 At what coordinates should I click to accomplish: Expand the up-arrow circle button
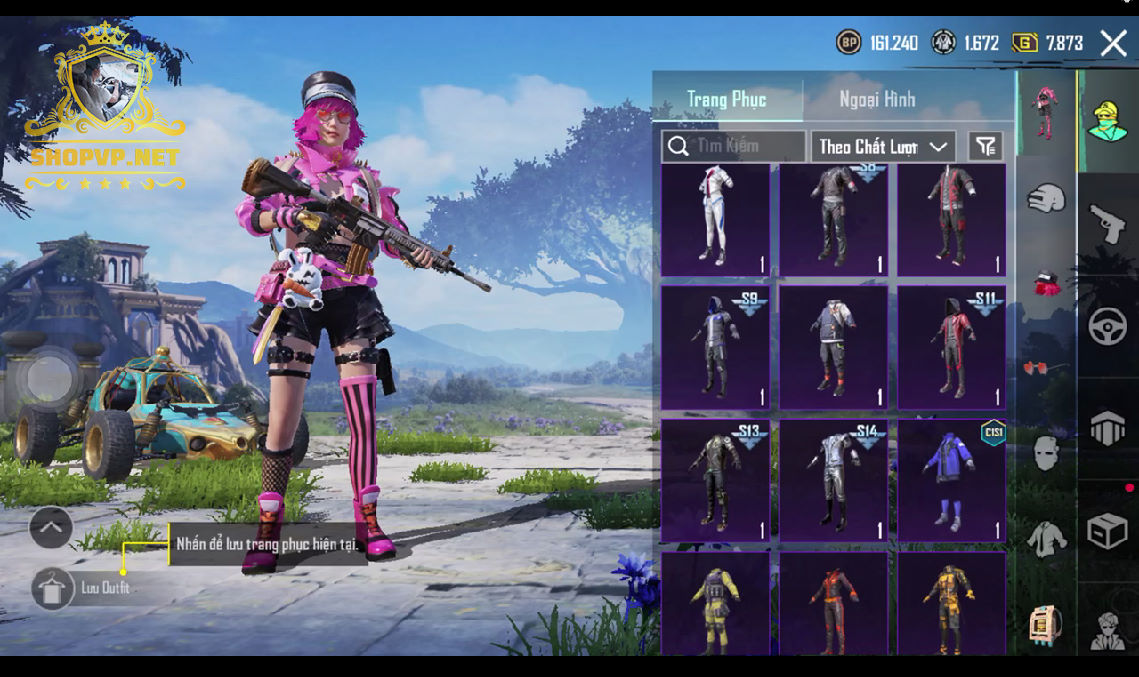pos(51,526)
